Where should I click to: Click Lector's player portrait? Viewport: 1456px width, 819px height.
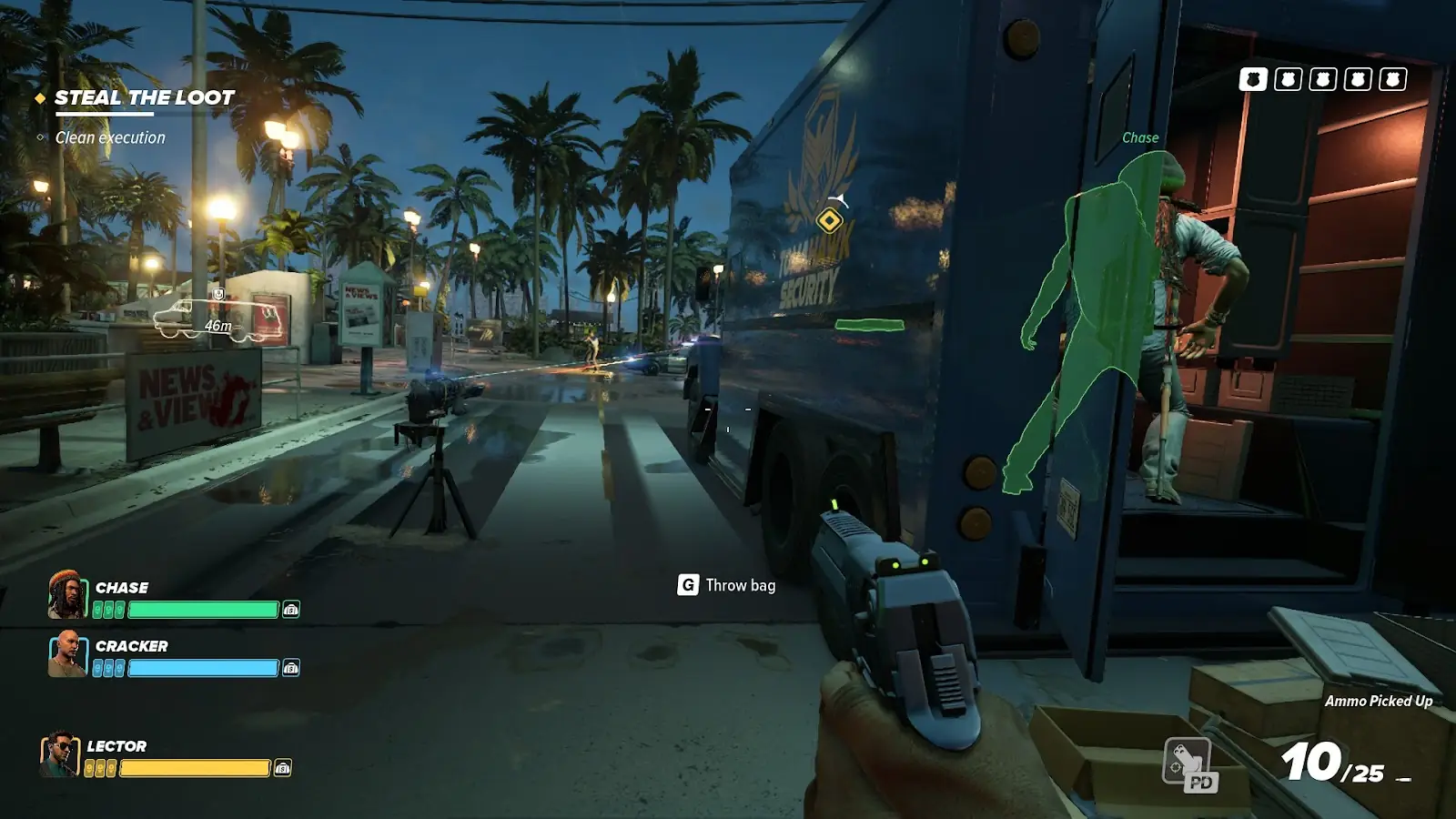[59, 754]
